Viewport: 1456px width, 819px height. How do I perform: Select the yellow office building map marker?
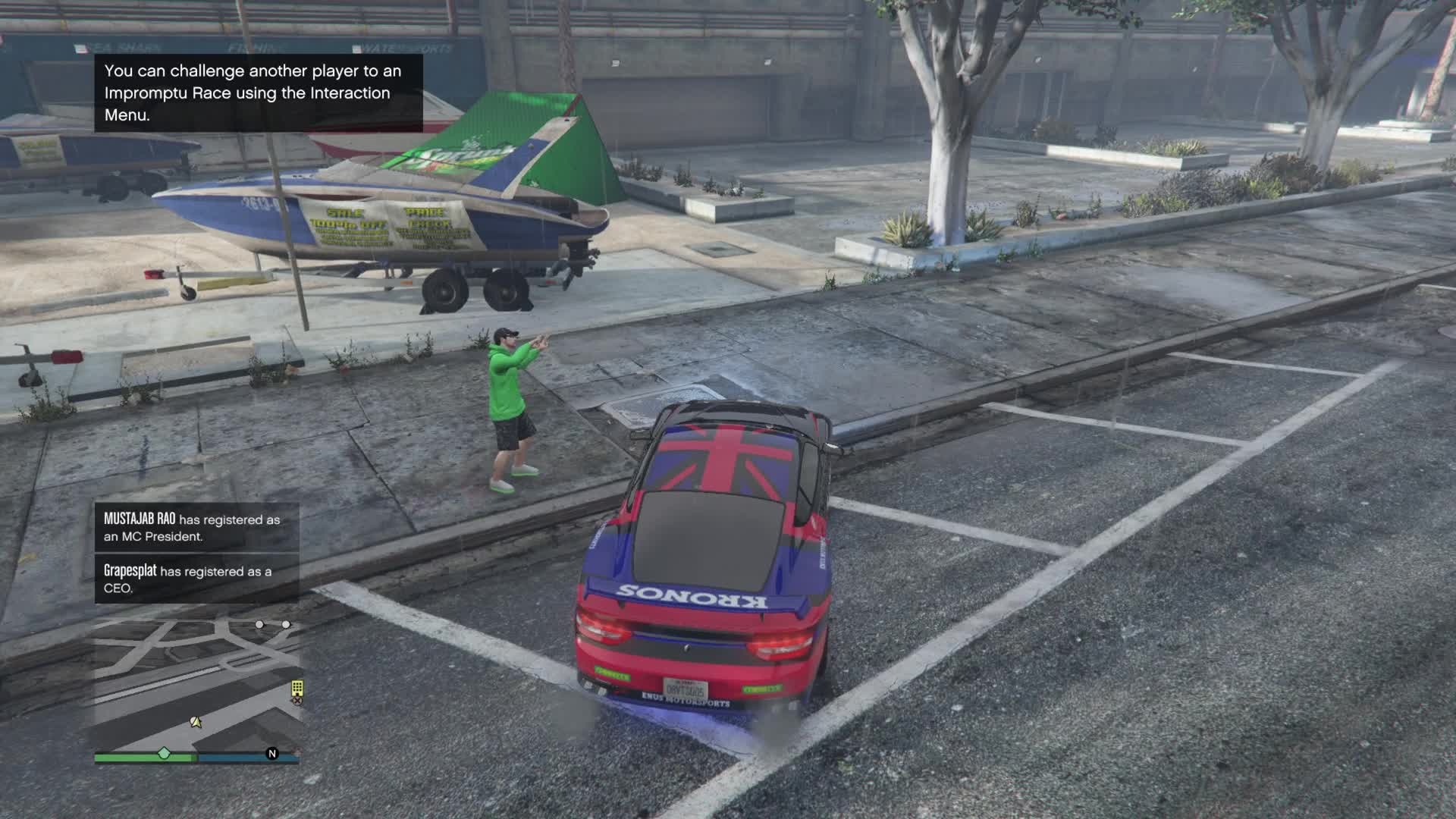tap(297, 687)
